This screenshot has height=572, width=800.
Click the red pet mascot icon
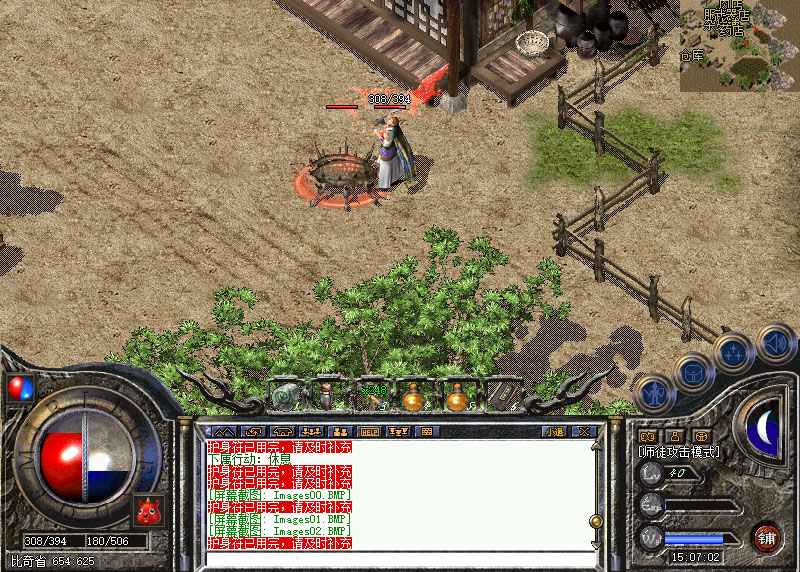pos(148,512)
